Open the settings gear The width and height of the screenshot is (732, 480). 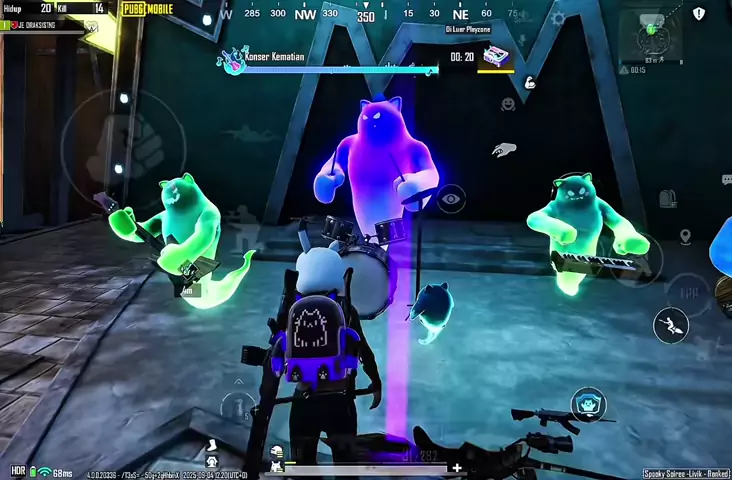click(x=559, y=18)
